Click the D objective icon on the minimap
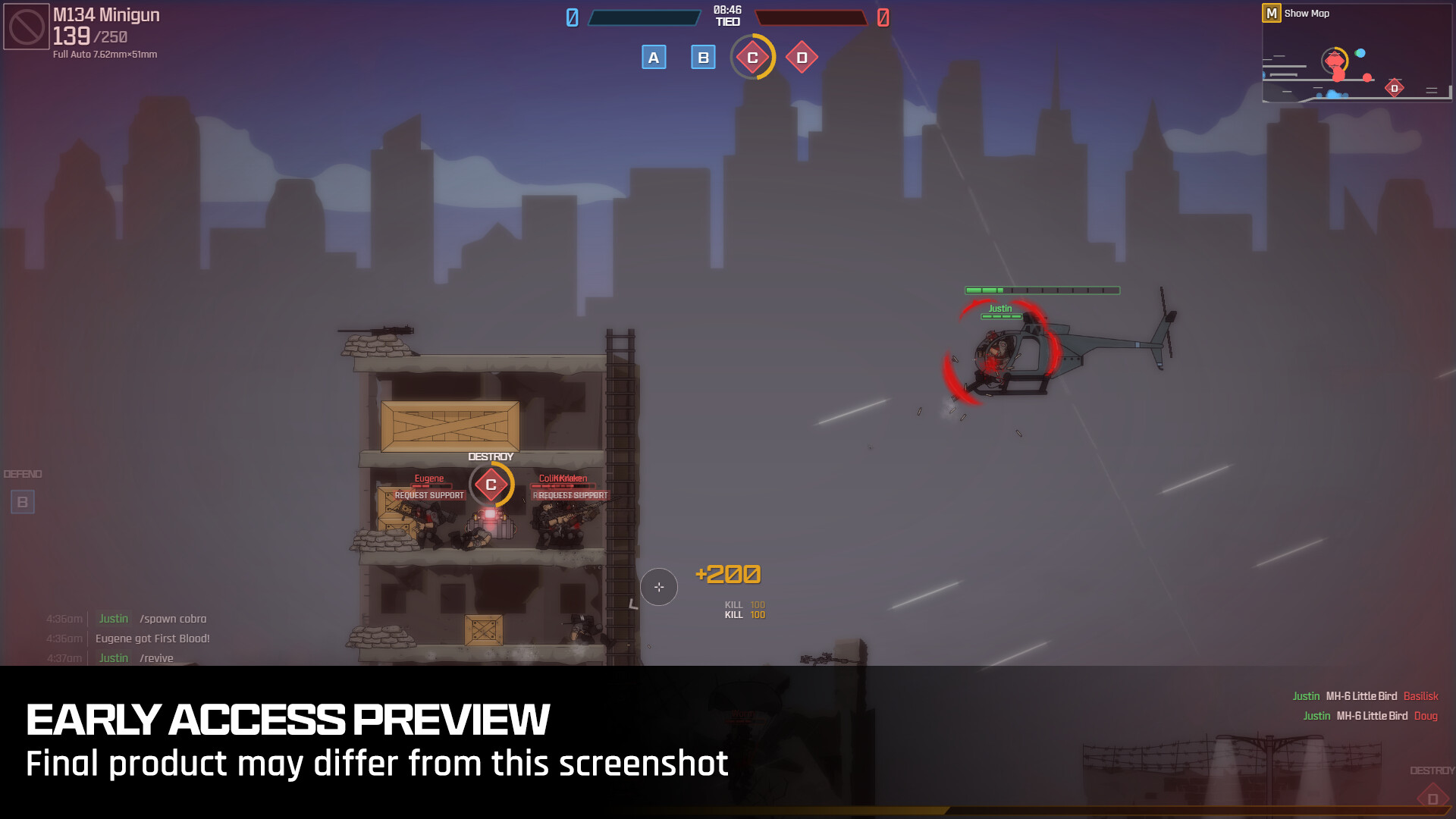The height and width of the screenshot is (819, 1456). (x=1394, y=88)
